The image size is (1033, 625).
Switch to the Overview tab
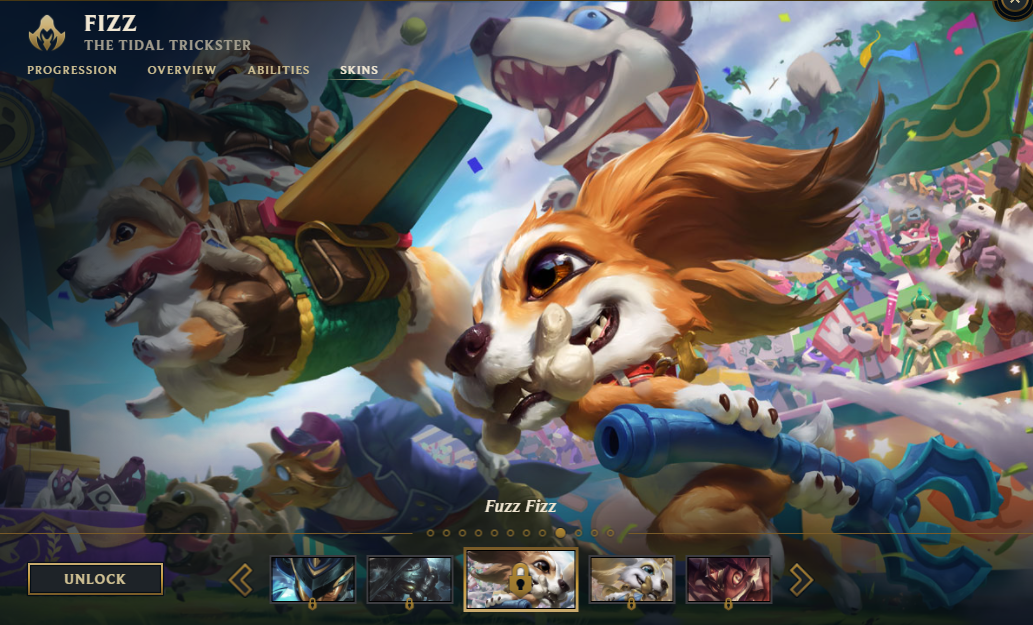click(182, 70)
